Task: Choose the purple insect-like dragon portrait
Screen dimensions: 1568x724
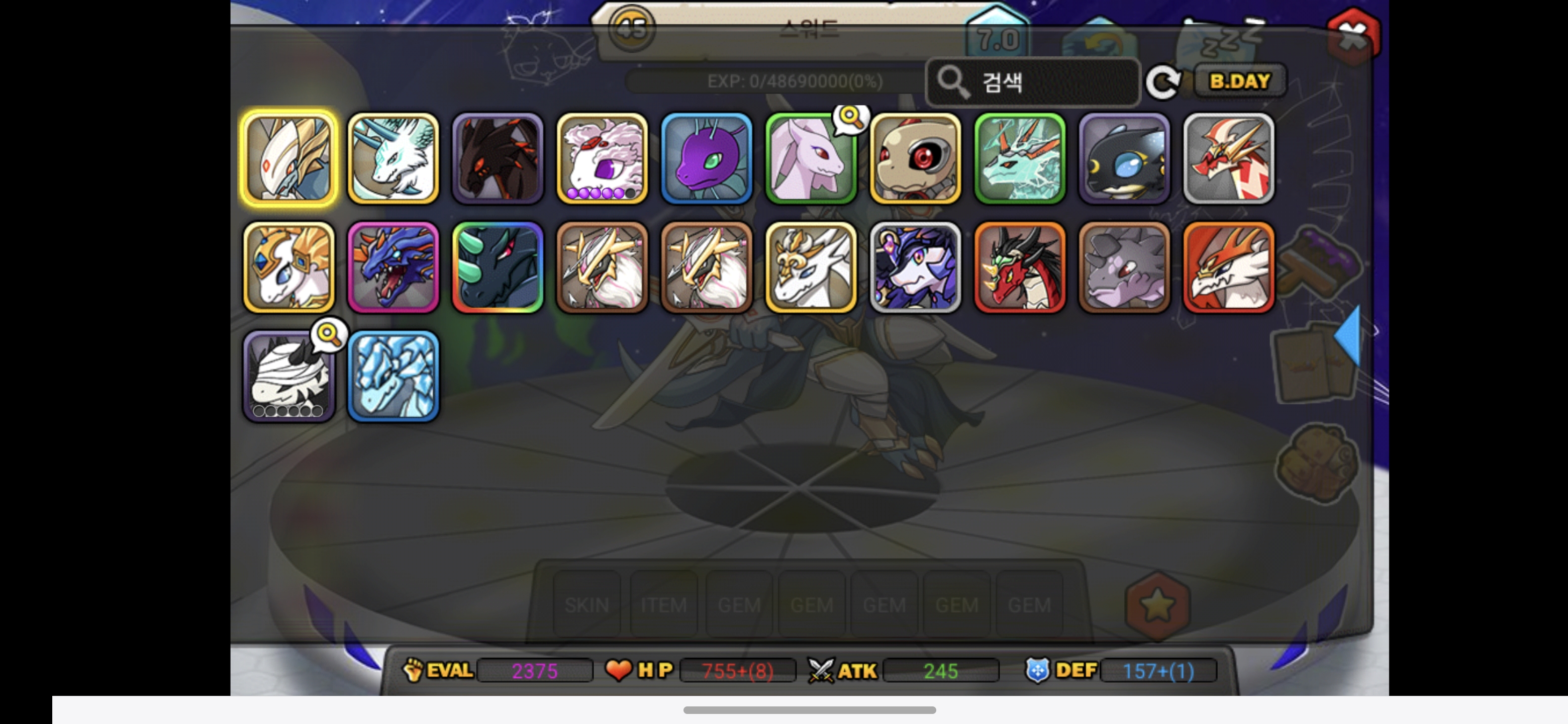Action: (x=706, y=158)
